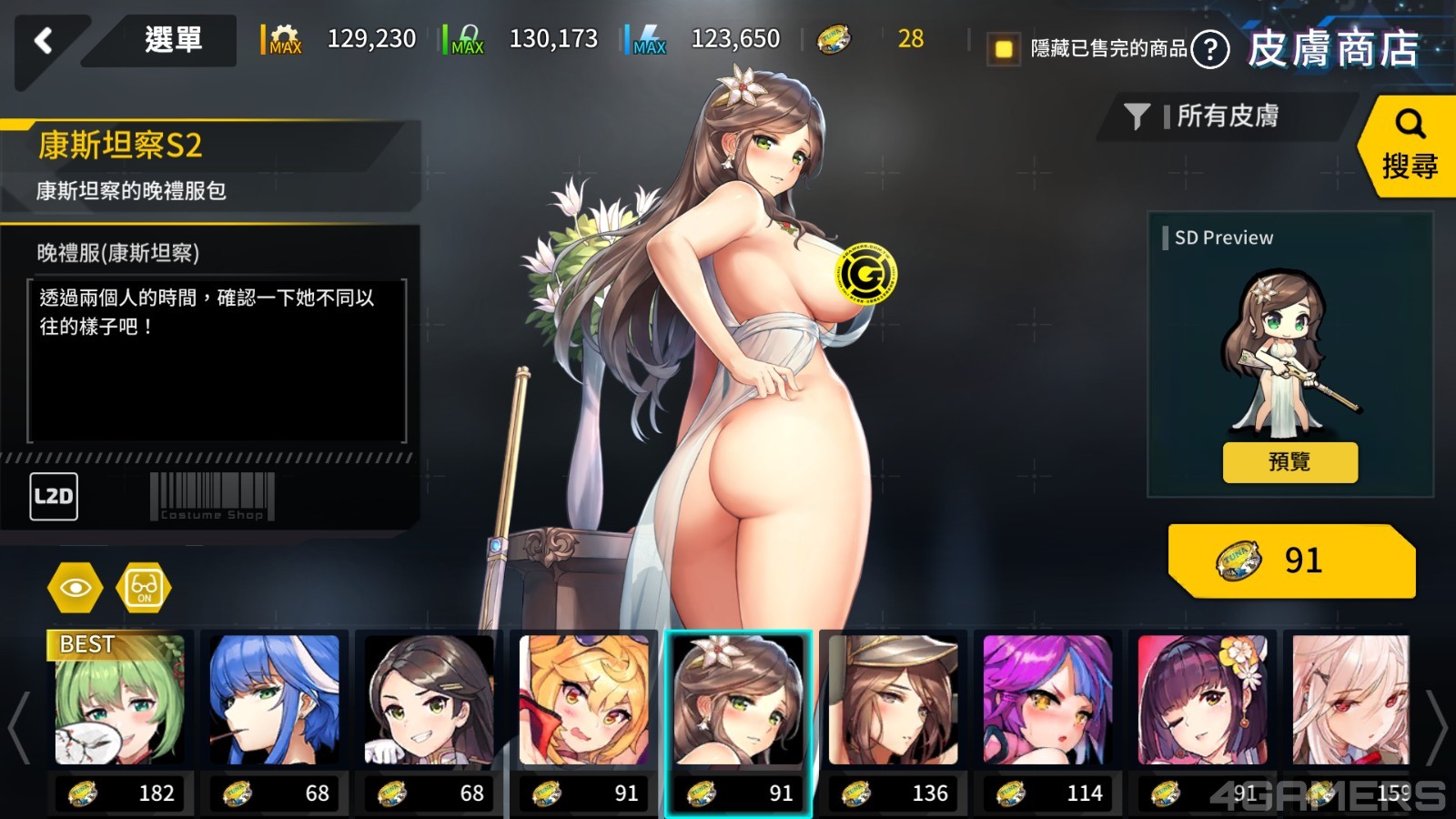Choose the blonde girl skin thumbnail
This screenshot has height=819, width=1456.
tap(584, 701)
